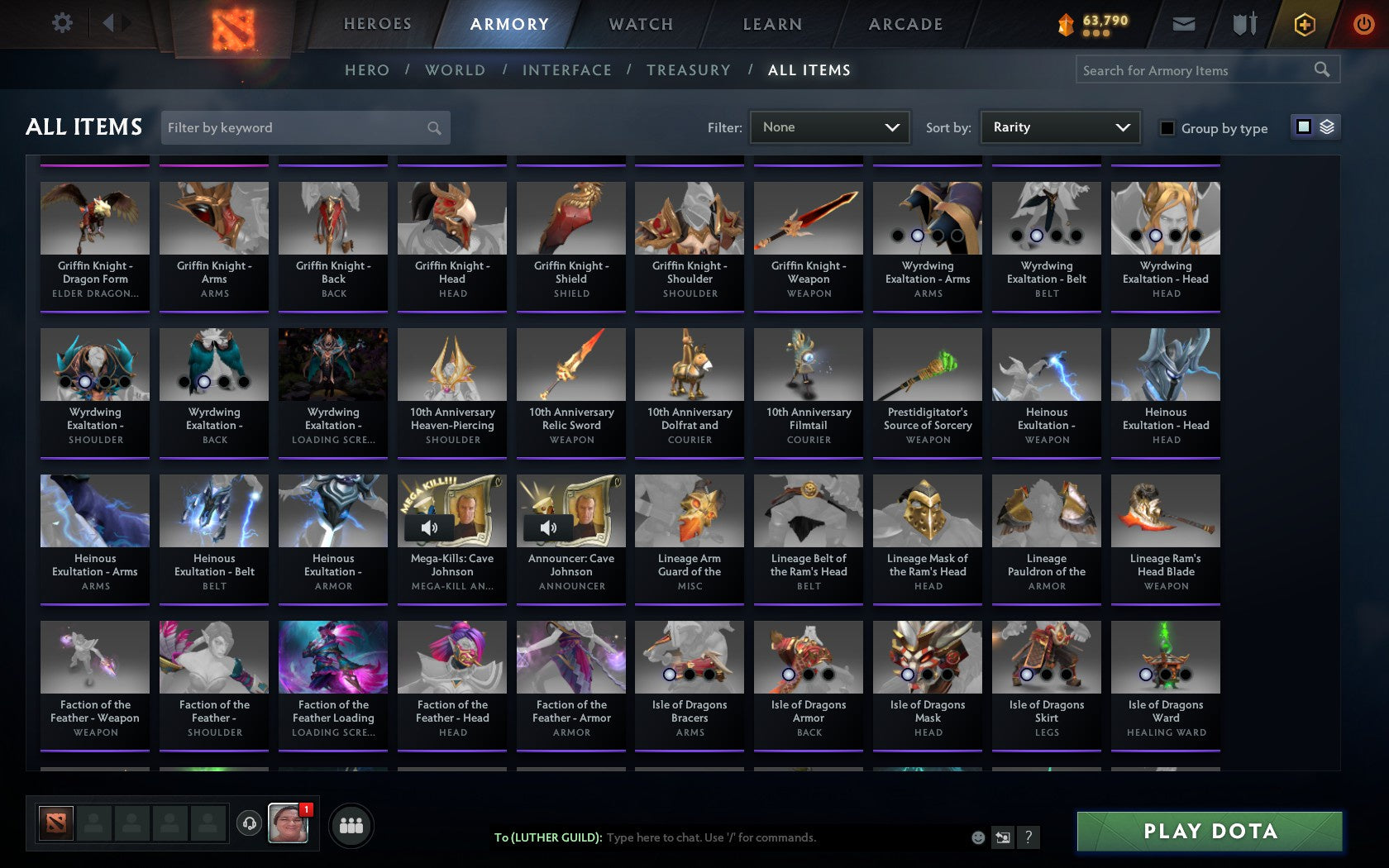Image resolution: width=1389 pixels, height=868 pixels.
Task: Open the settings gear menu
Action: click(x=60, y=23)
